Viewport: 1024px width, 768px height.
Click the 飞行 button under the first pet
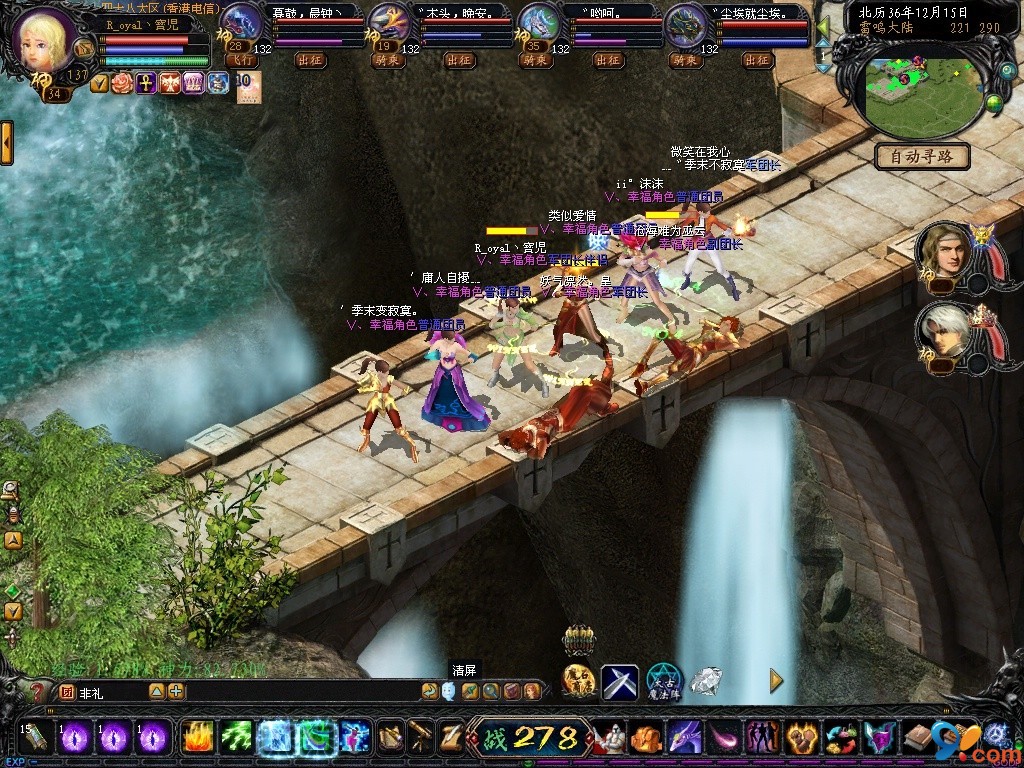(x=241, y=60)
